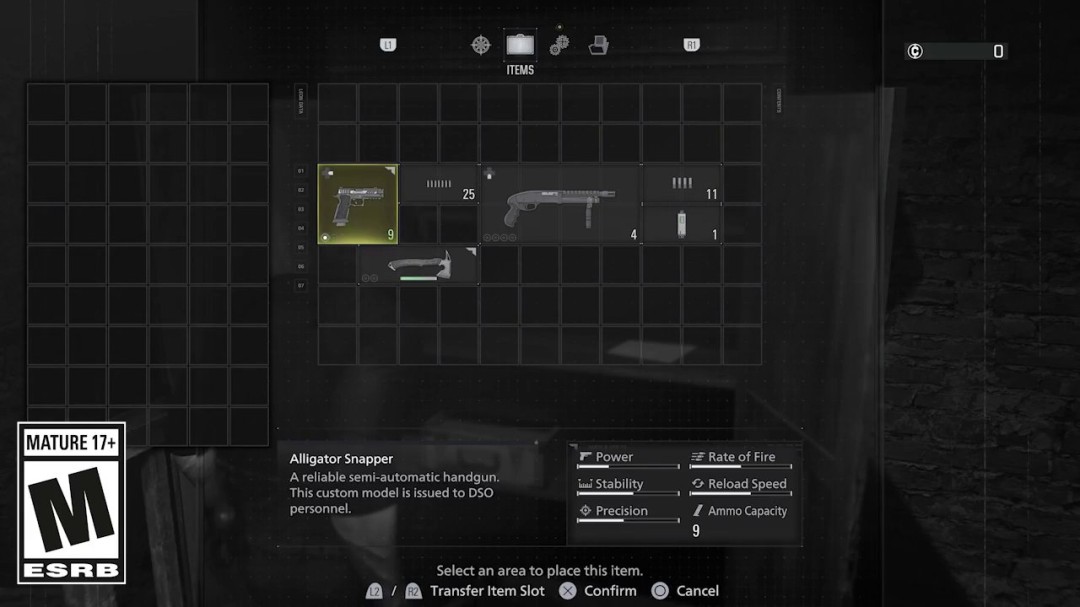Viewport: 1080px width, 607px height.
Task: Select the shotgun shells stack of 11
Action: click(x=681, y=185)
